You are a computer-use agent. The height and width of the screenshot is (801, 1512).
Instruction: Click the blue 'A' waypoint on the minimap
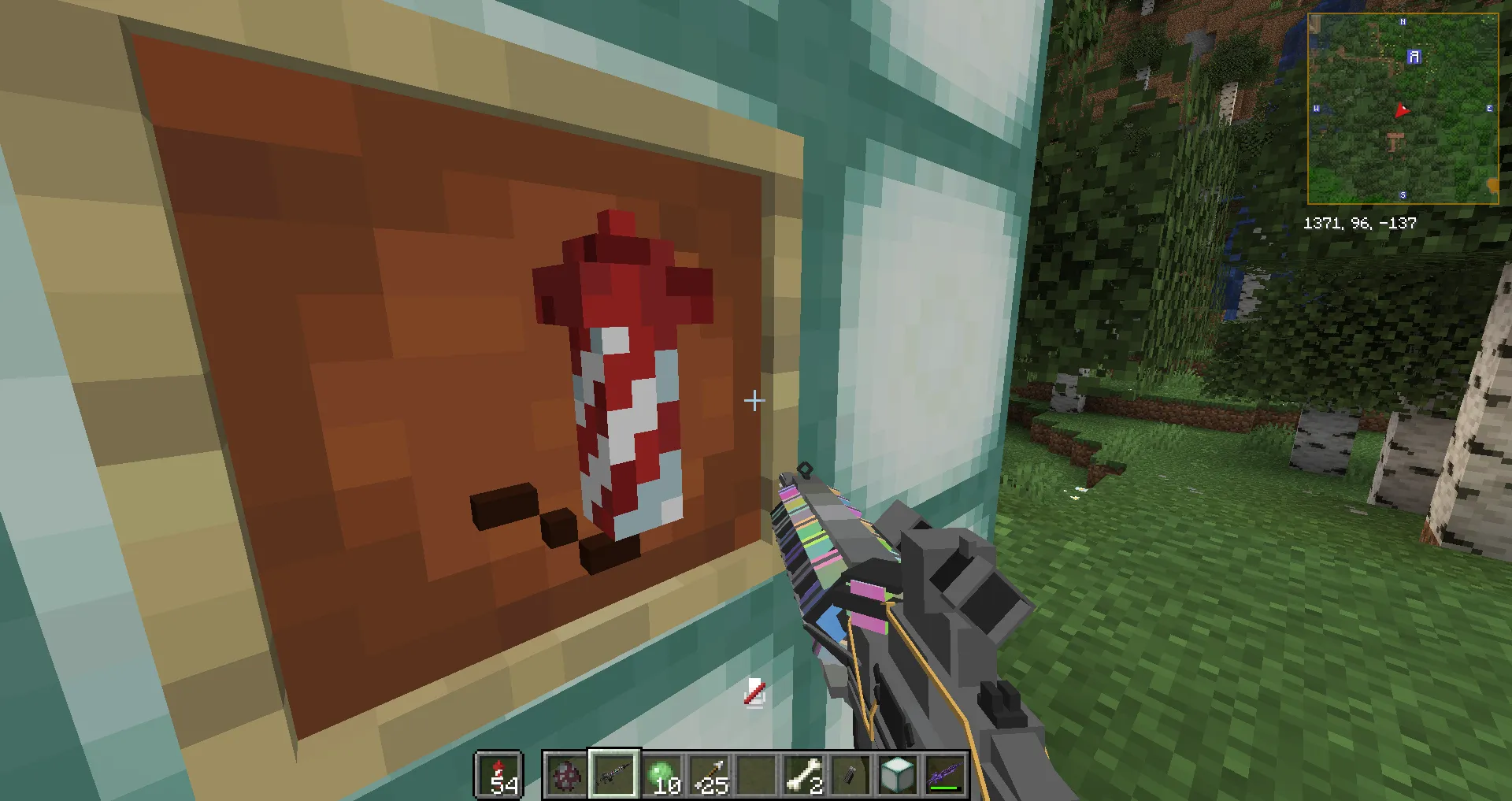(x=1414, y=57)
